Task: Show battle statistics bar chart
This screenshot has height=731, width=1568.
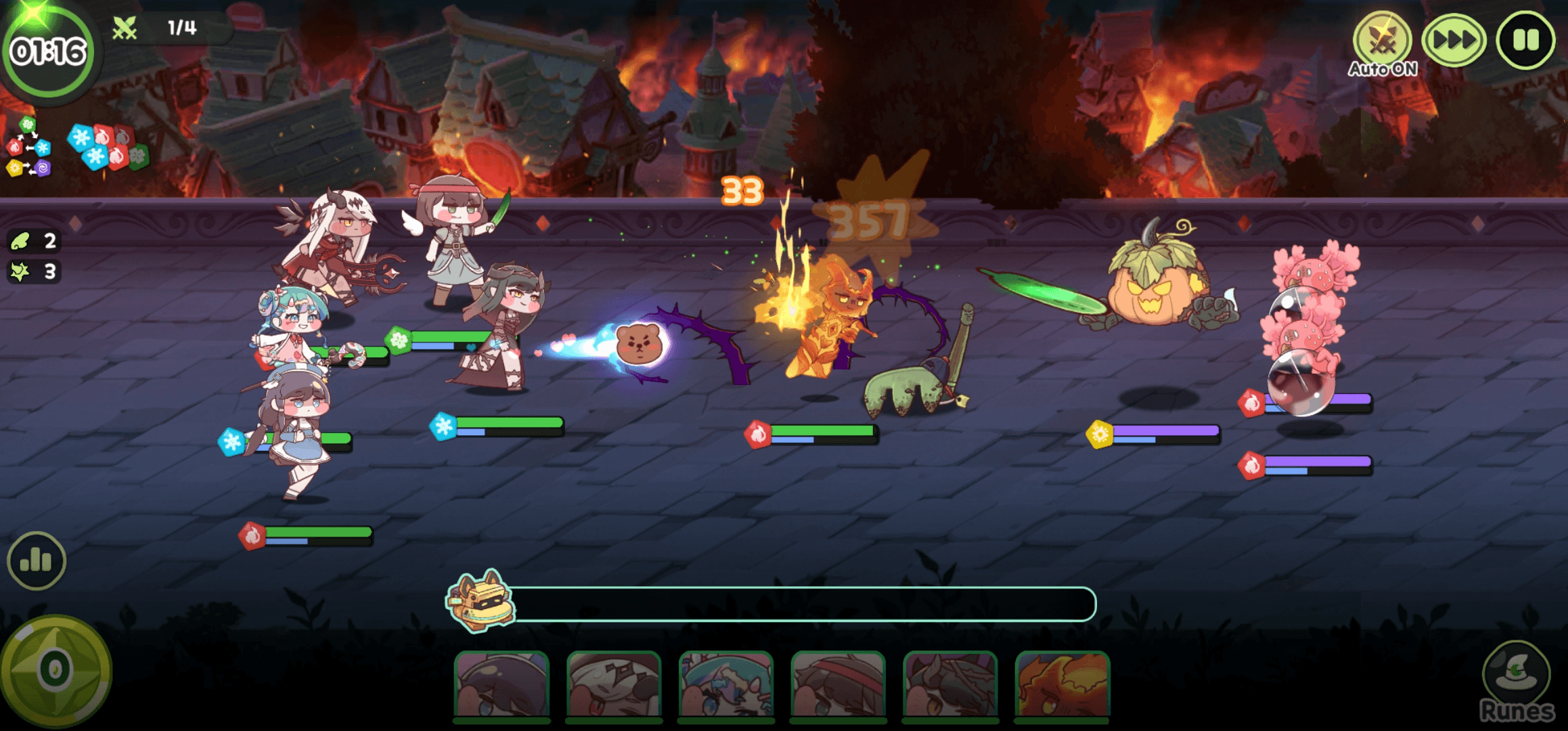Action: tap(37, 561)
